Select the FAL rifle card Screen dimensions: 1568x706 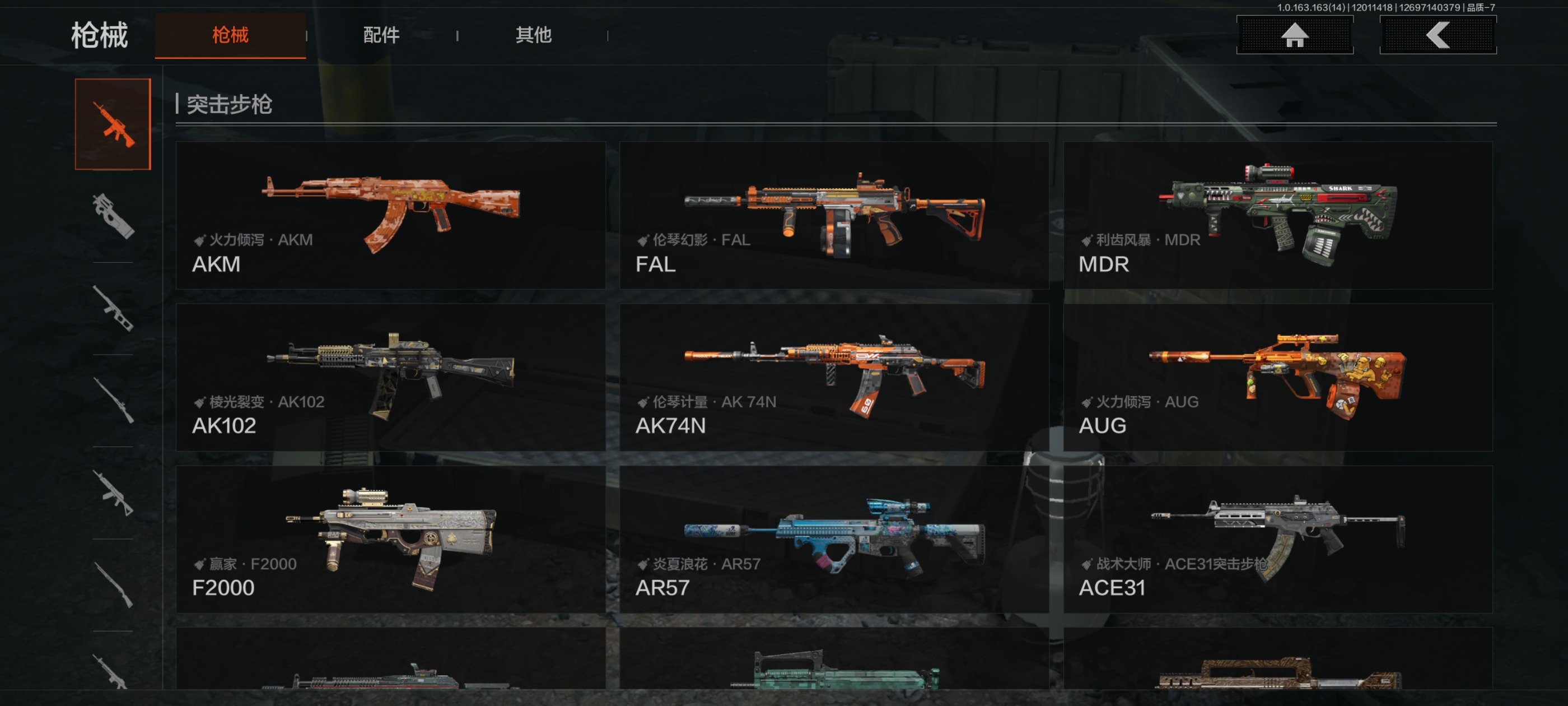(x=833, y=215)
